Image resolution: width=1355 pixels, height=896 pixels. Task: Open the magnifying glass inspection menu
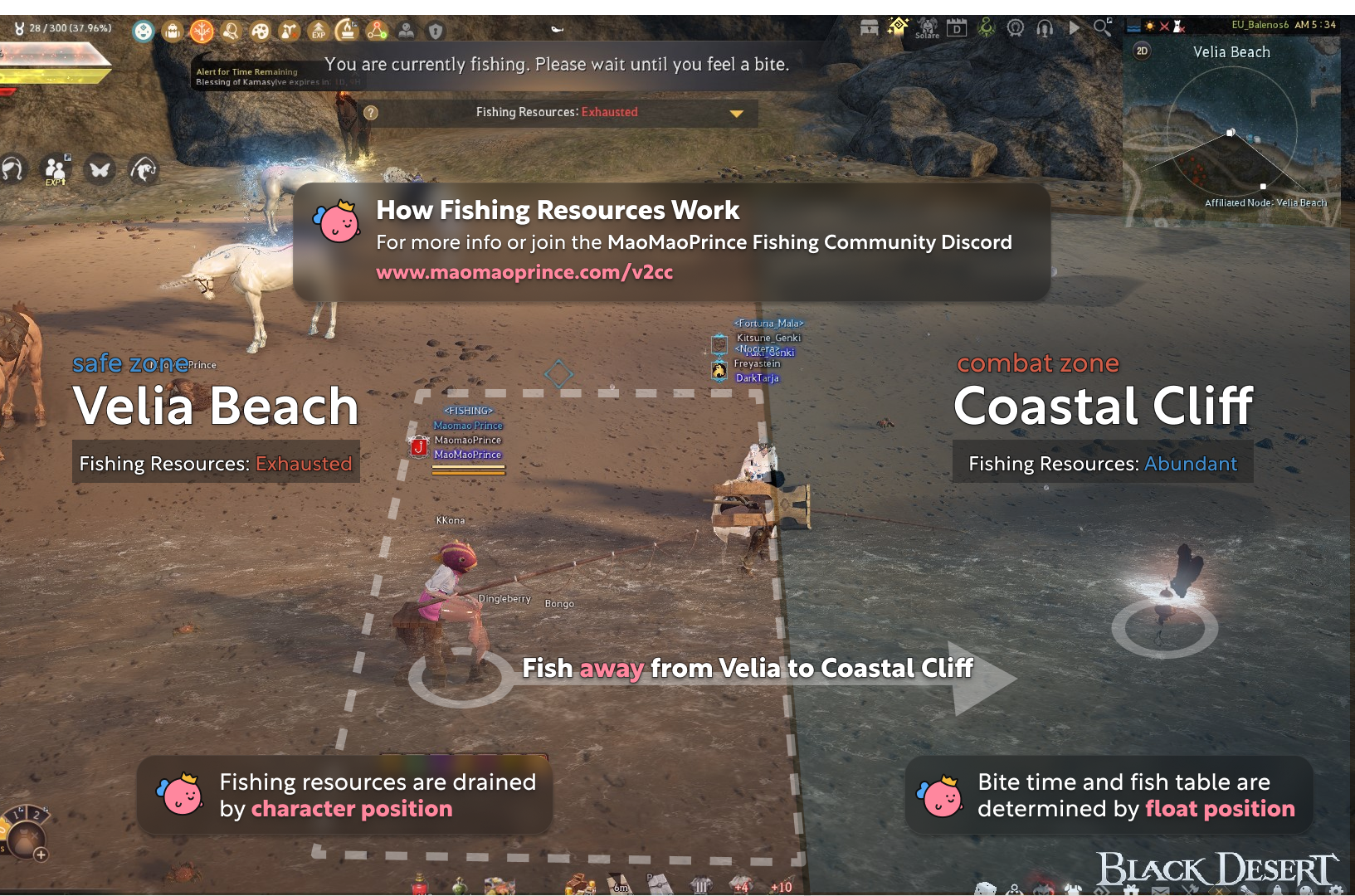pos(232,30)
